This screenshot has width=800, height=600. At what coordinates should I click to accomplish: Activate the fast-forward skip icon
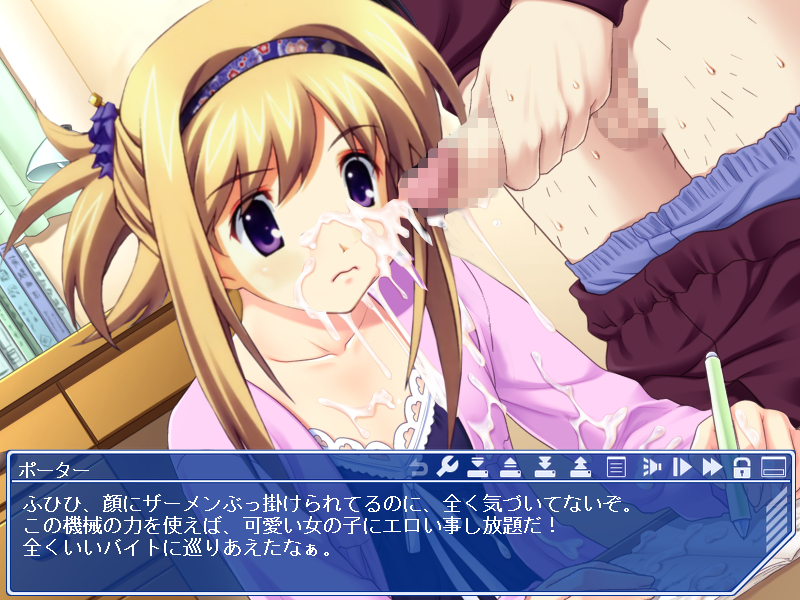click(712, 467)
